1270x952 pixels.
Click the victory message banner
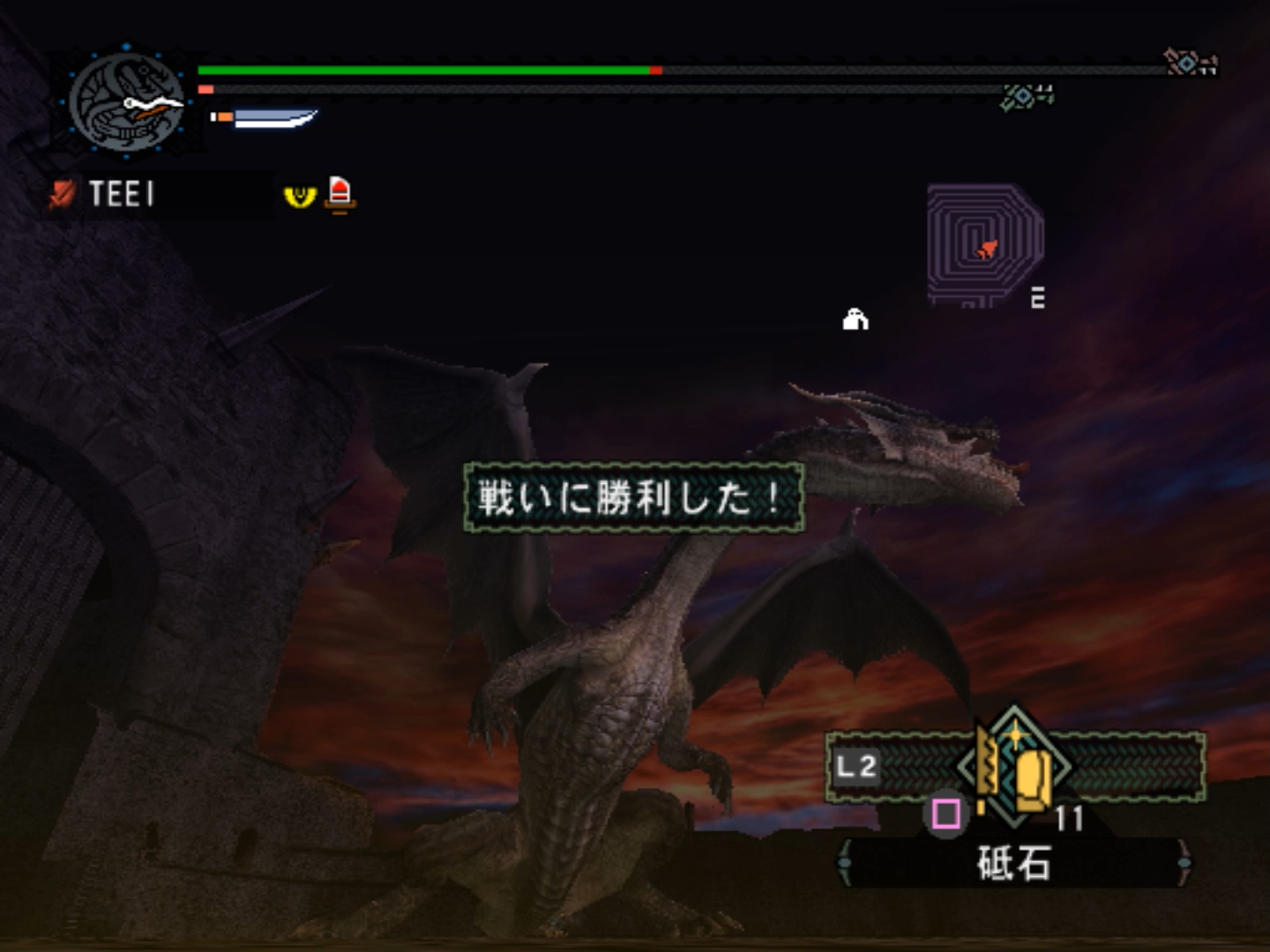[633, 498]
